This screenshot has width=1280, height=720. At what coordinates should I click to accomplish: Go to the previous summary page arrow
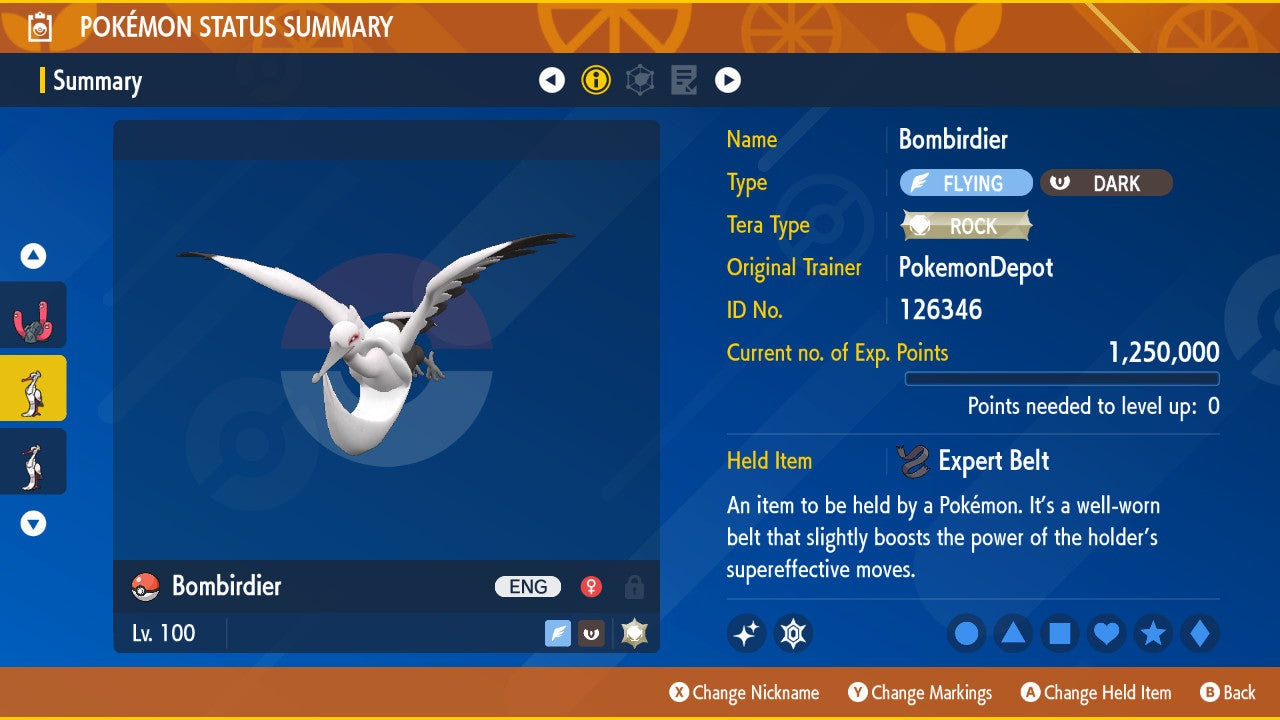pyautogui.click(x=552, y=80)
